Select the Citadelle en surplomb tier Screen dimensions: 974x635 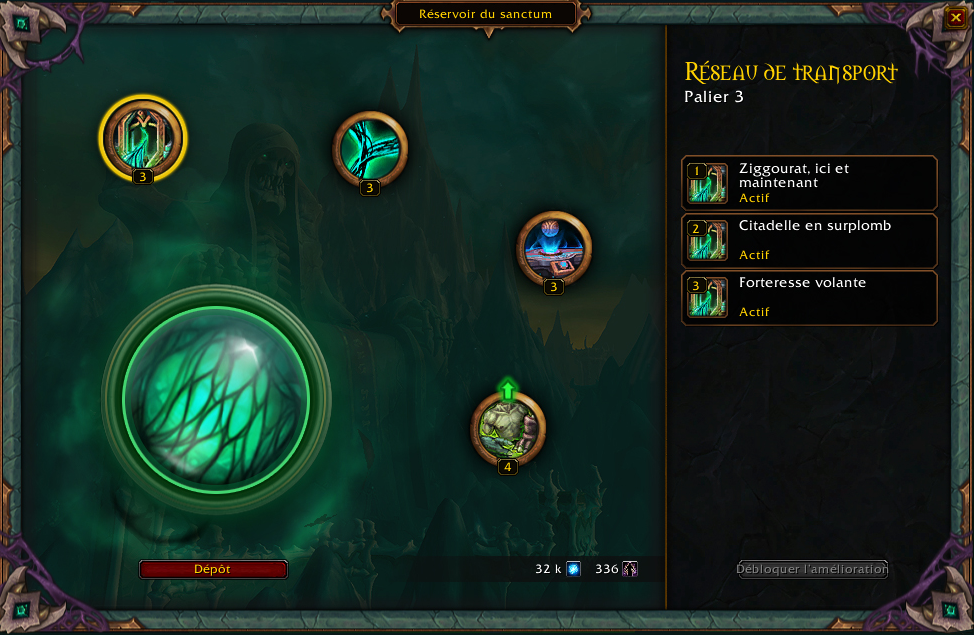pos(809,241)
